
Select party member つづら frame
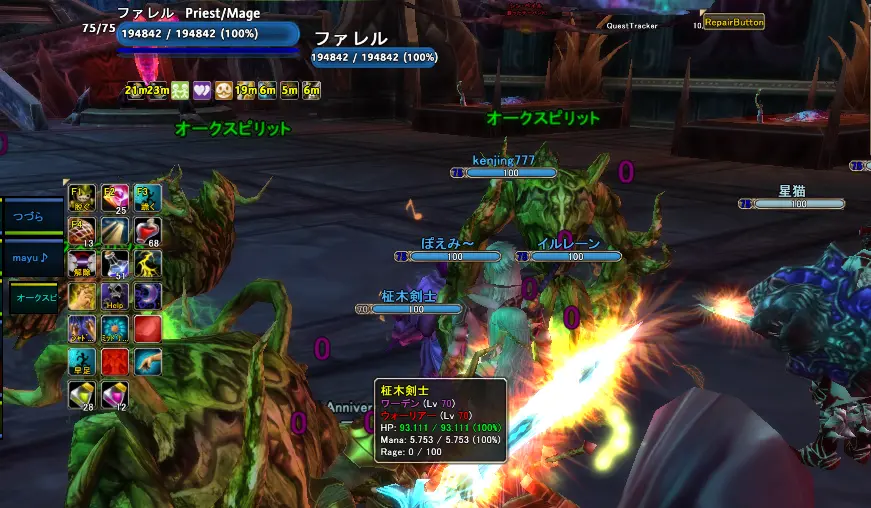32,216
